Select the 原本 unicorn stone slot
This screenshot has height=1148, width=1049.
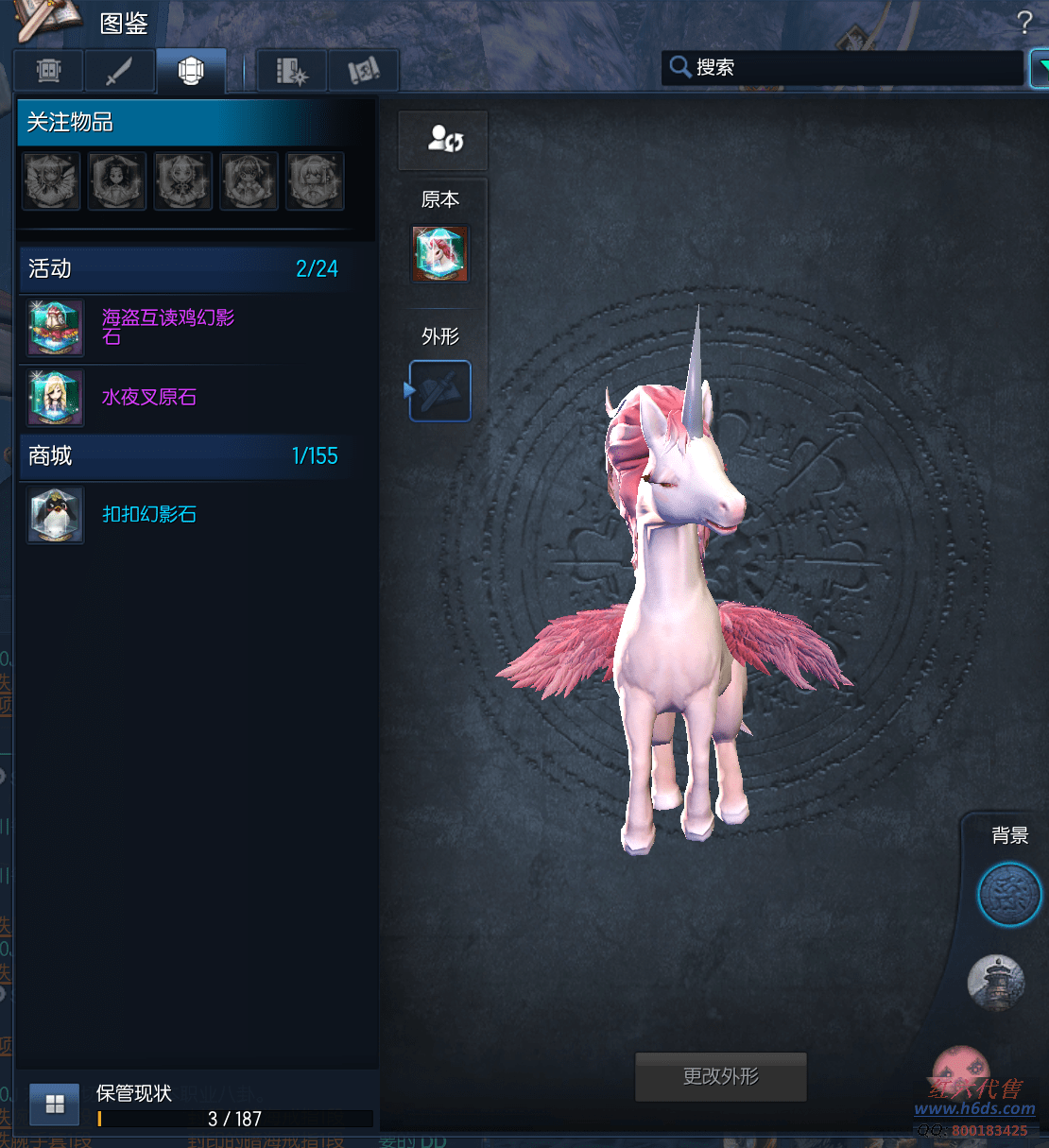pos(439,254)
